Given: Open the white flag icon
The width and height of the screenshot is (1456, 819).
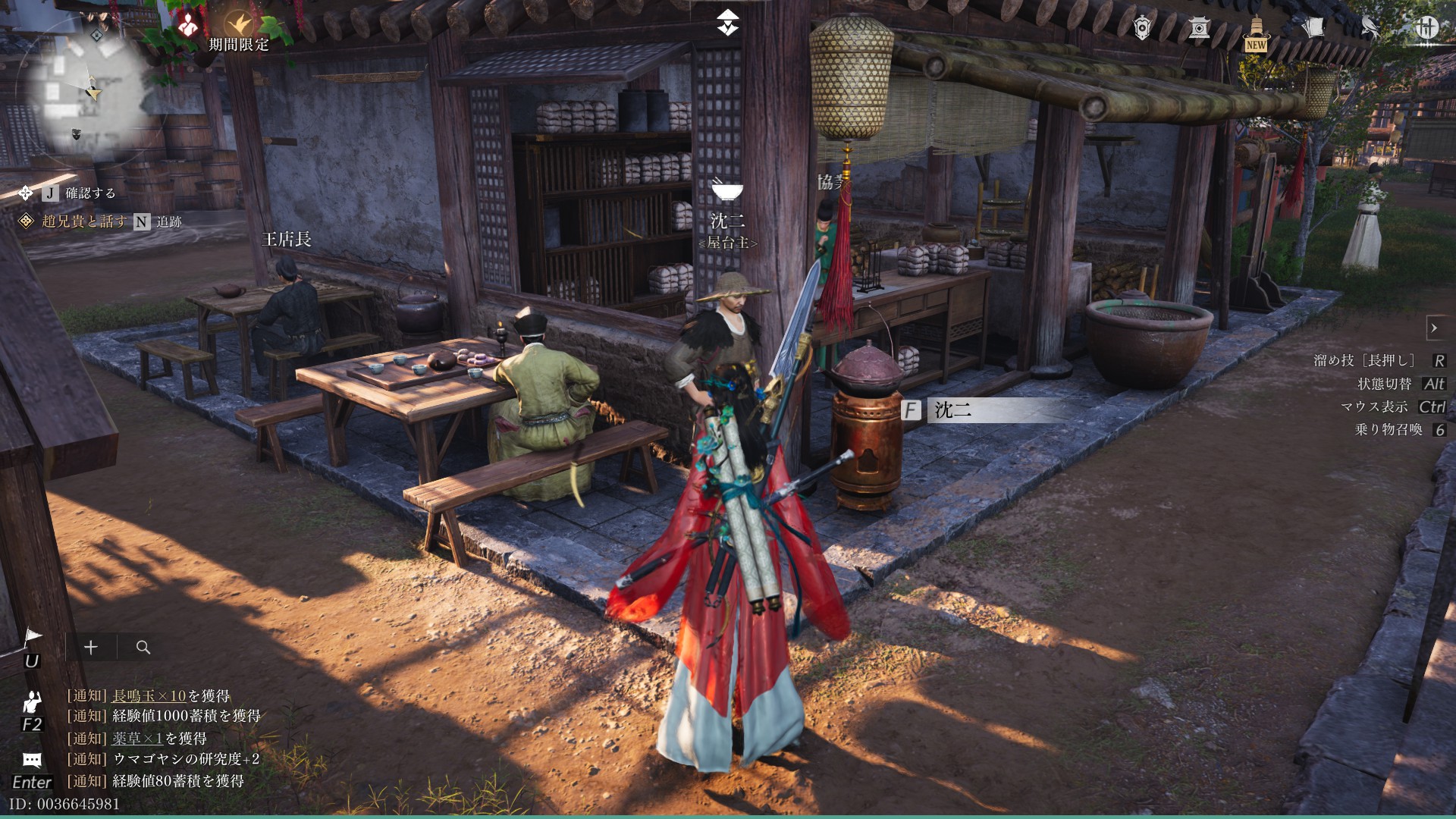Looking at the screenshot, I should [32, 639].
